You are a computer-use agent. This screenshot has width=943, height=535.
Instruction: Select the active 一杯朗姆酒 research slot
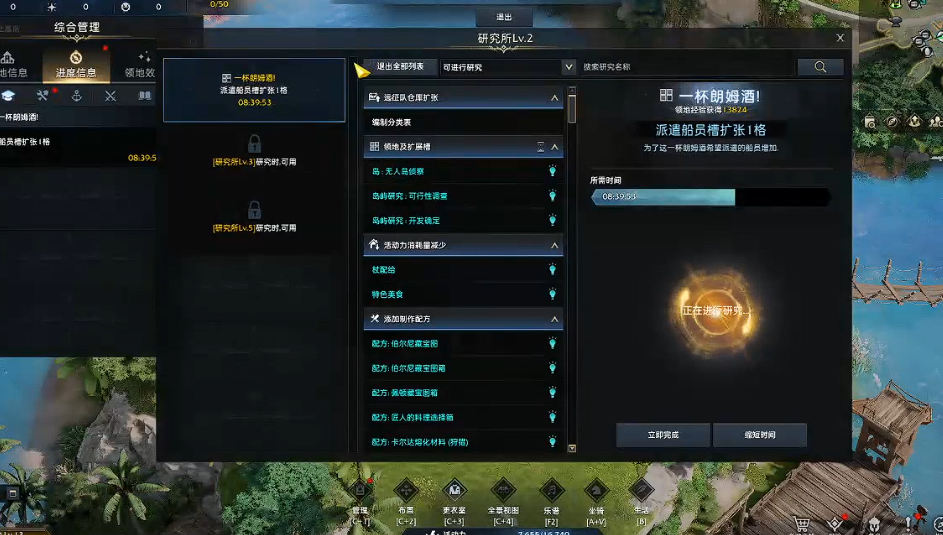coord(253,89)
